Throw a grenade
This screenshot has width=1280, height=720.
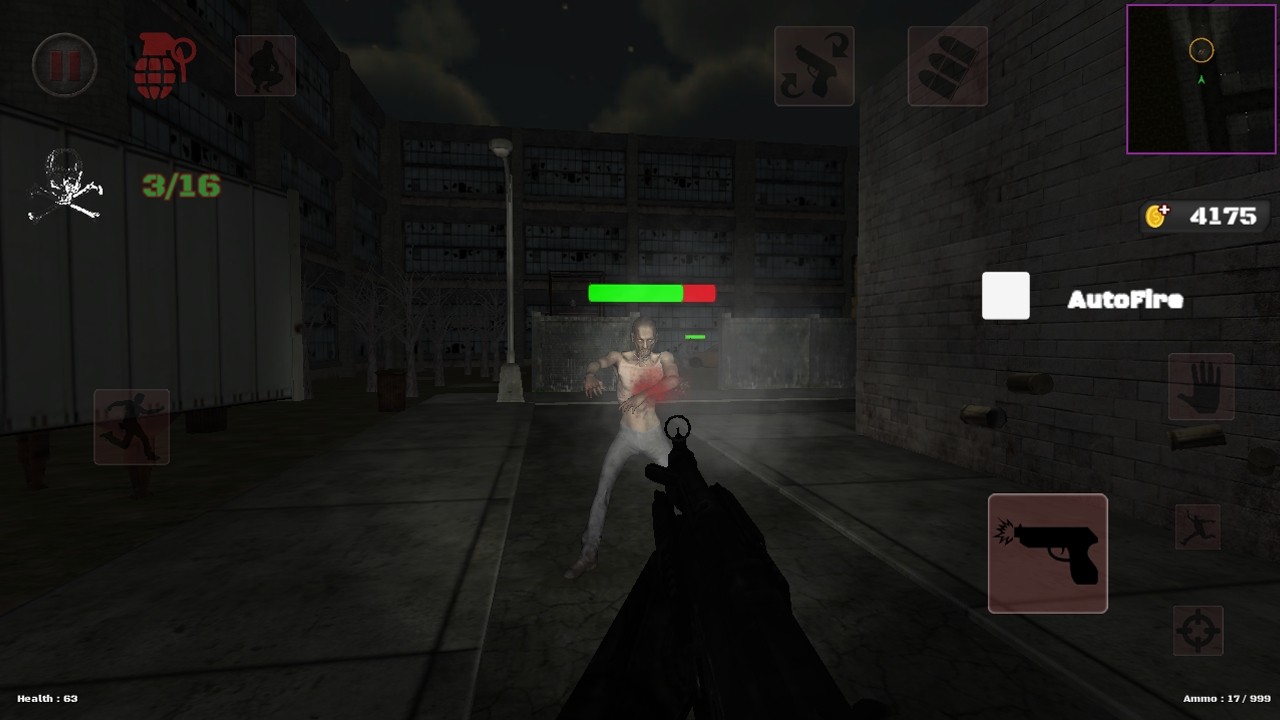click(x=163, y=66)
